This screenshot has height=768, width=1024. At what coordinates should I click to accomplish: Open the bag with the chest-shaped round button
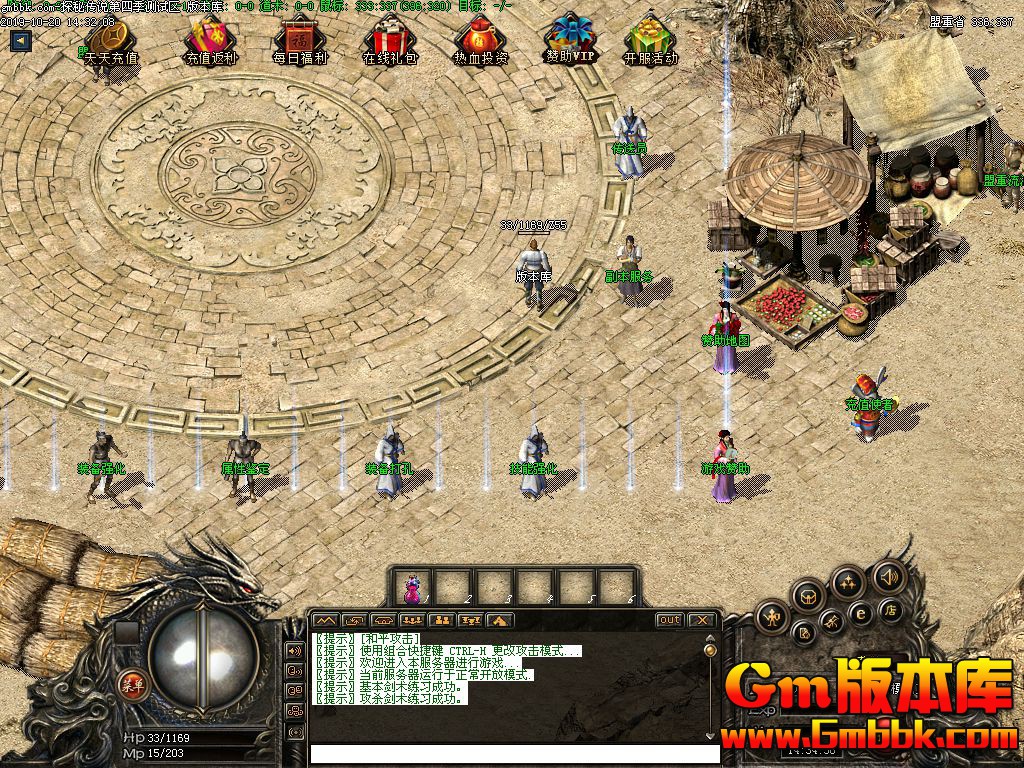809,596
